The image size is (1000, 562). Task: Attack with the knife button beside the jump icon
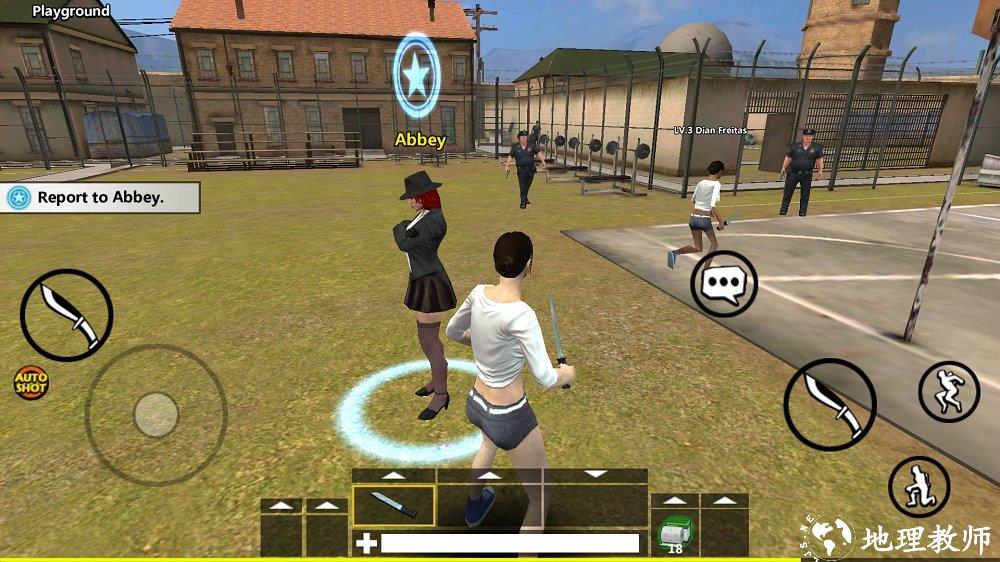(x=829, y=404)
